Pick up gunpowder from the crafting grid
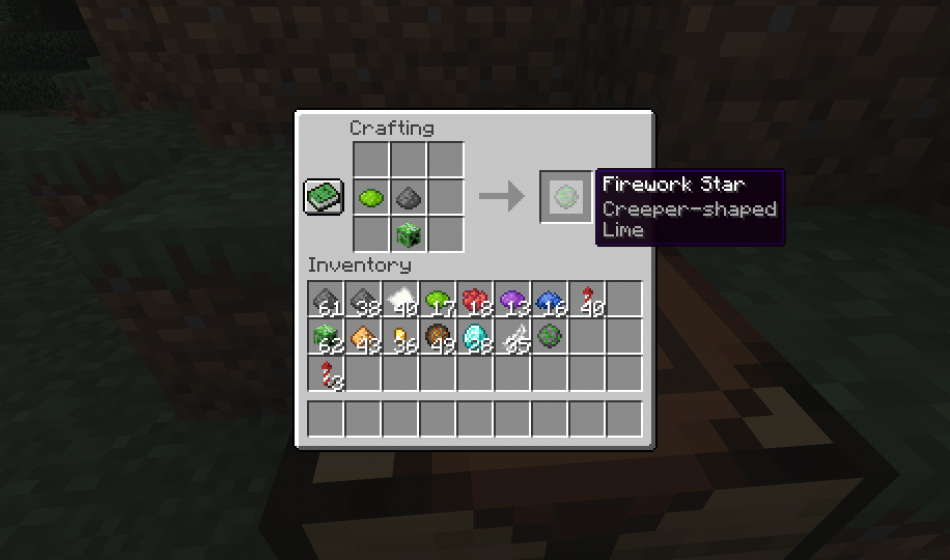The image size is (950, 560). point(408,197)
